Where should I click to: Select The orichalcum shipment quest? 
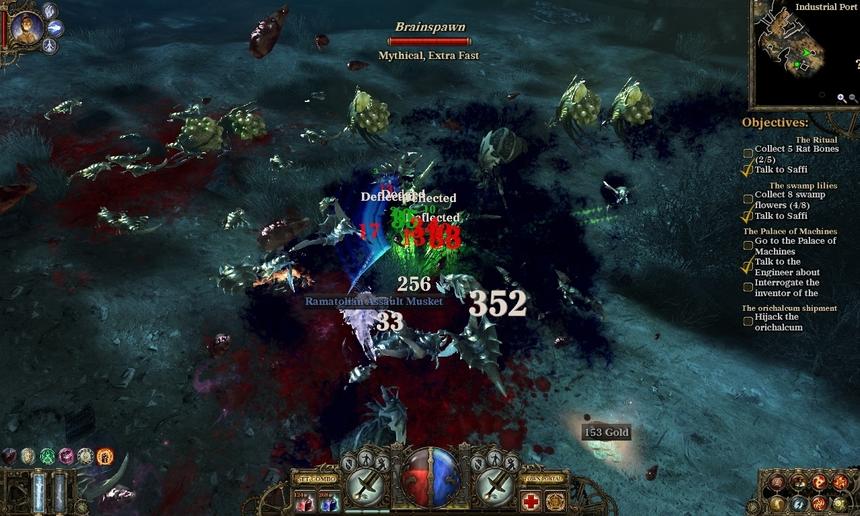coord(789,308)
